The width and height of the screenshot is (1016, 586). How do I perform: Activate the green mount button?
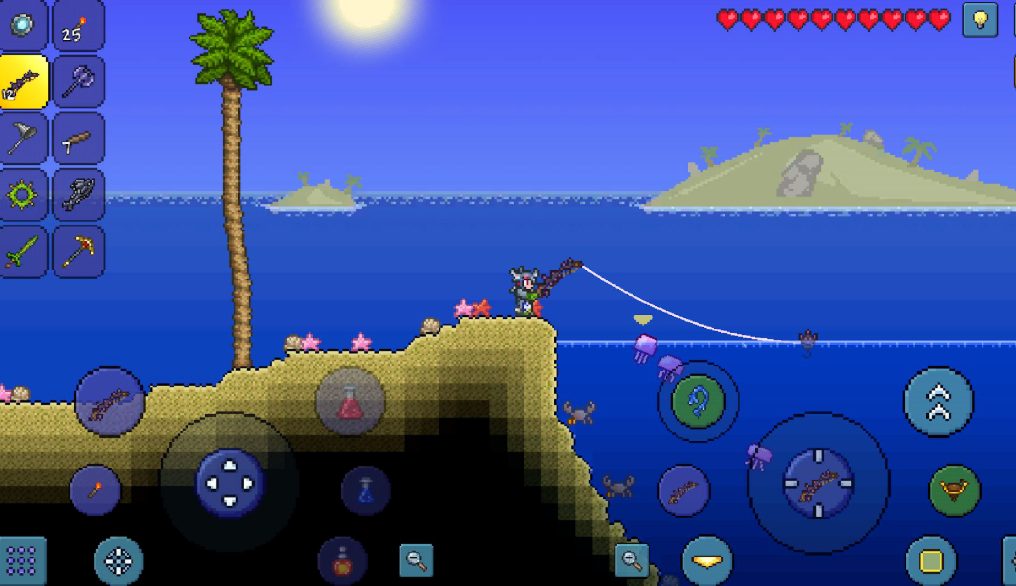[954, 490]
